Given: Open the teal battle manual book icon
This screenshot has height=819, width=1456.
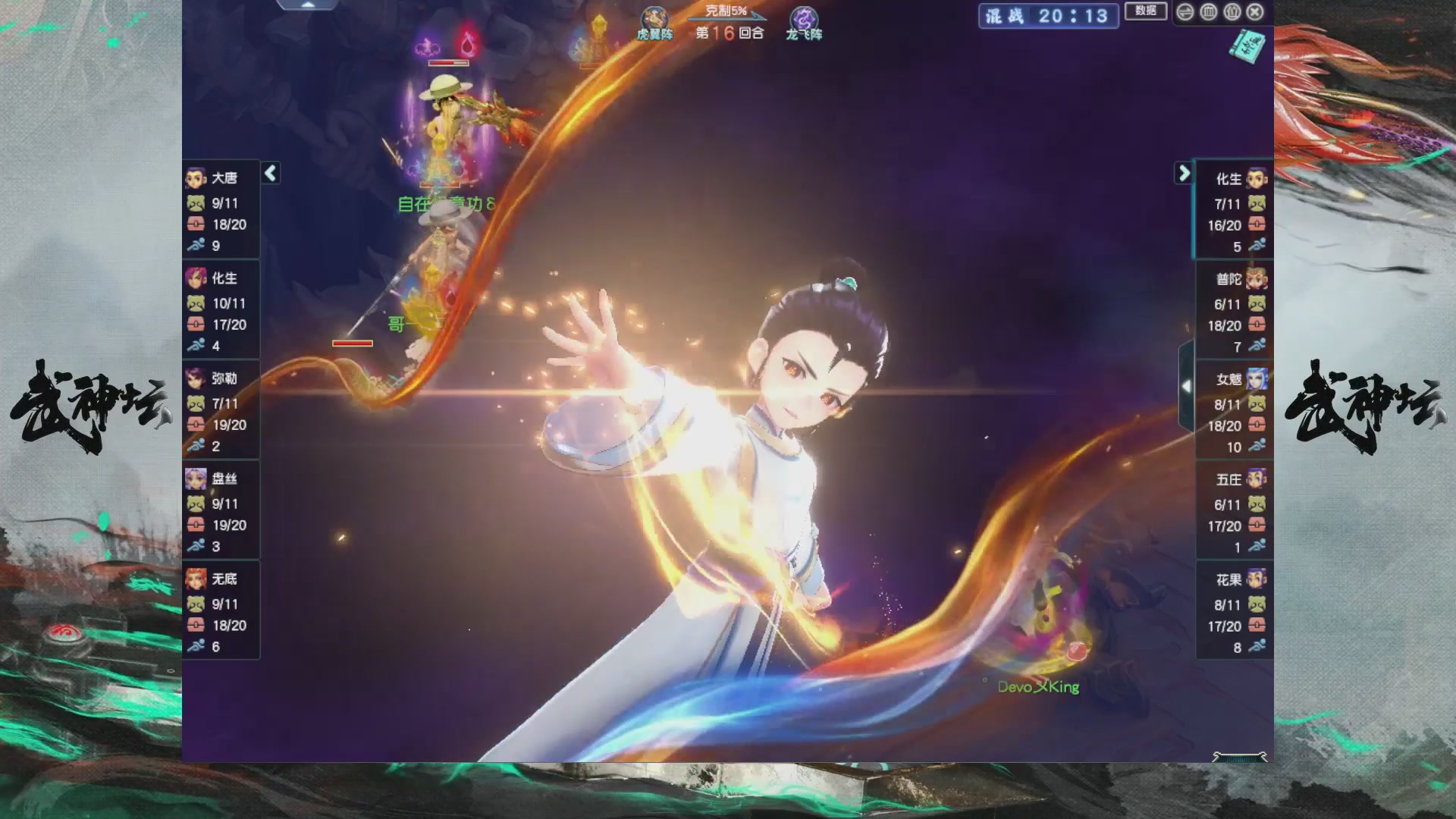Looking at the screenshot, I should (1247, 47).
